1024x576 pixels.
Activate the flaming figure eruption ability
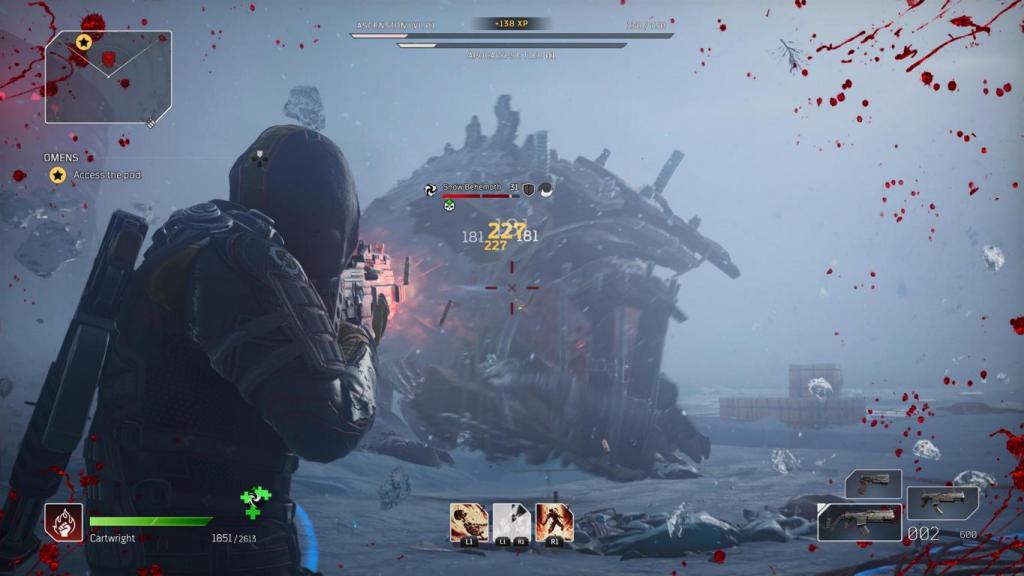click(554, 522)
